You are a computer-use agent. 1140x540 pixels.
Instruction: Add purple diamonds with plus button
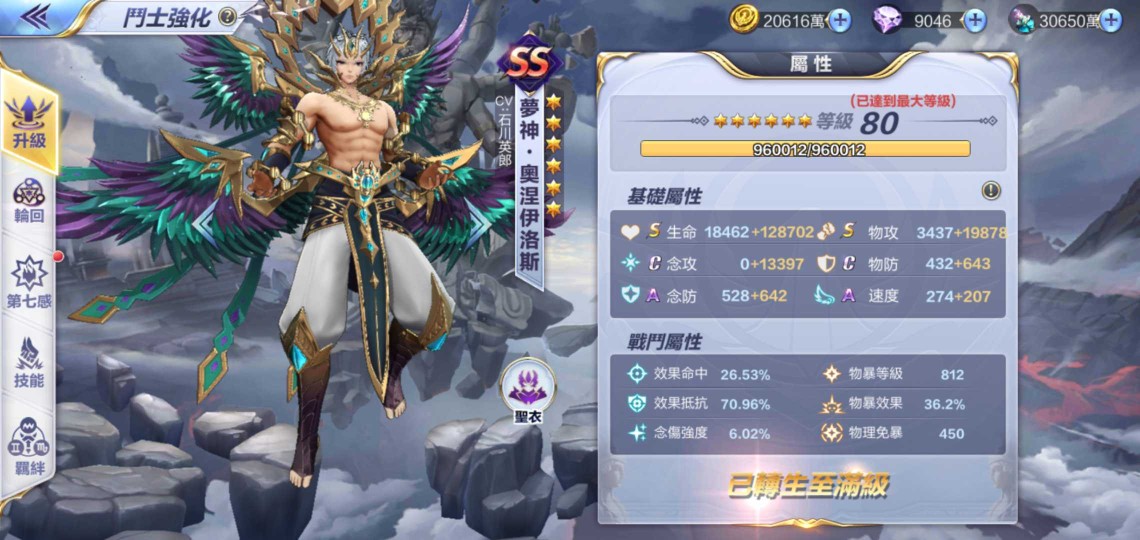(x=974, y=19)
